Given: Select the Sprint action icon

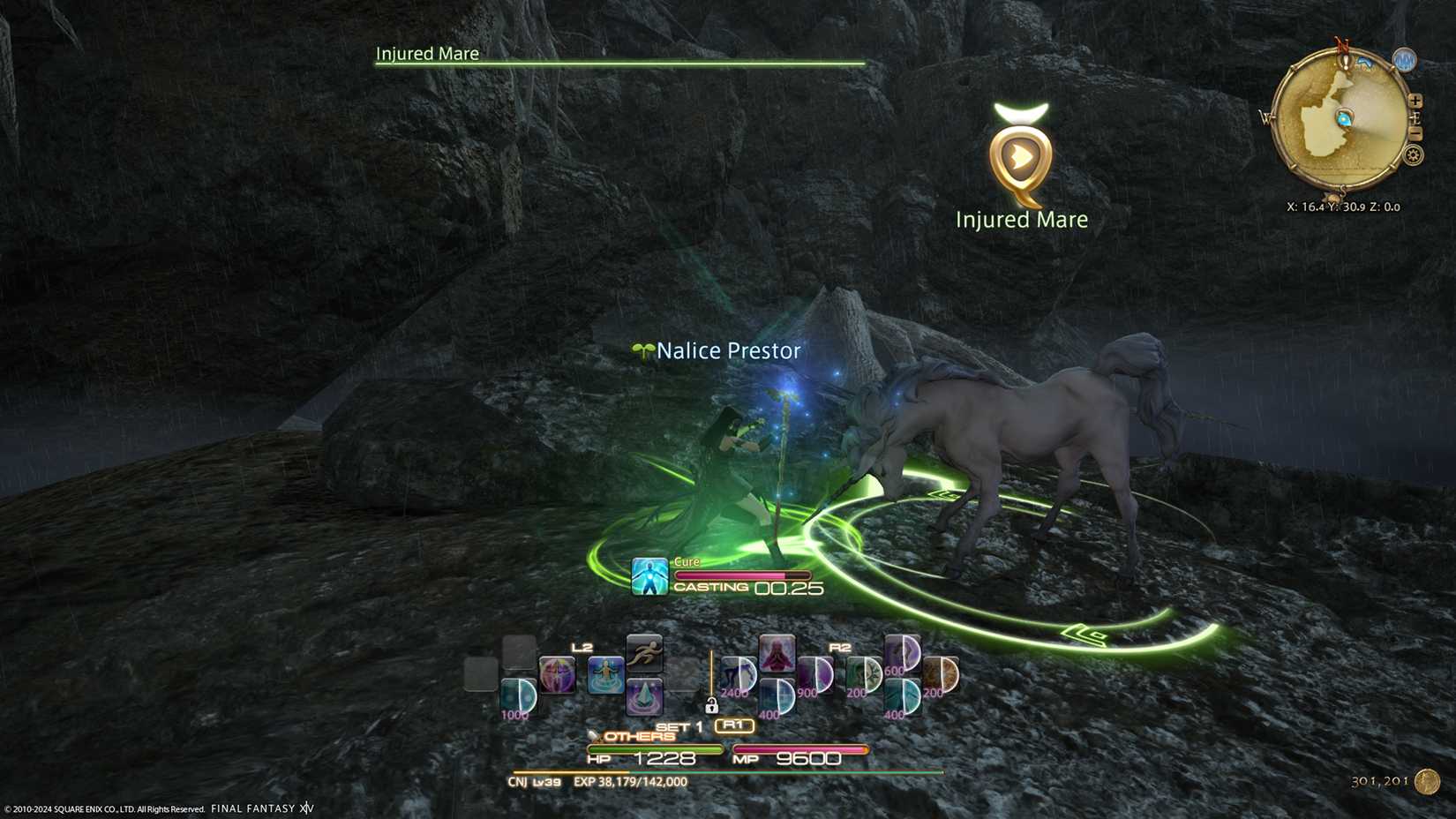Looking at the screenshot, I should tap(644, 656).
